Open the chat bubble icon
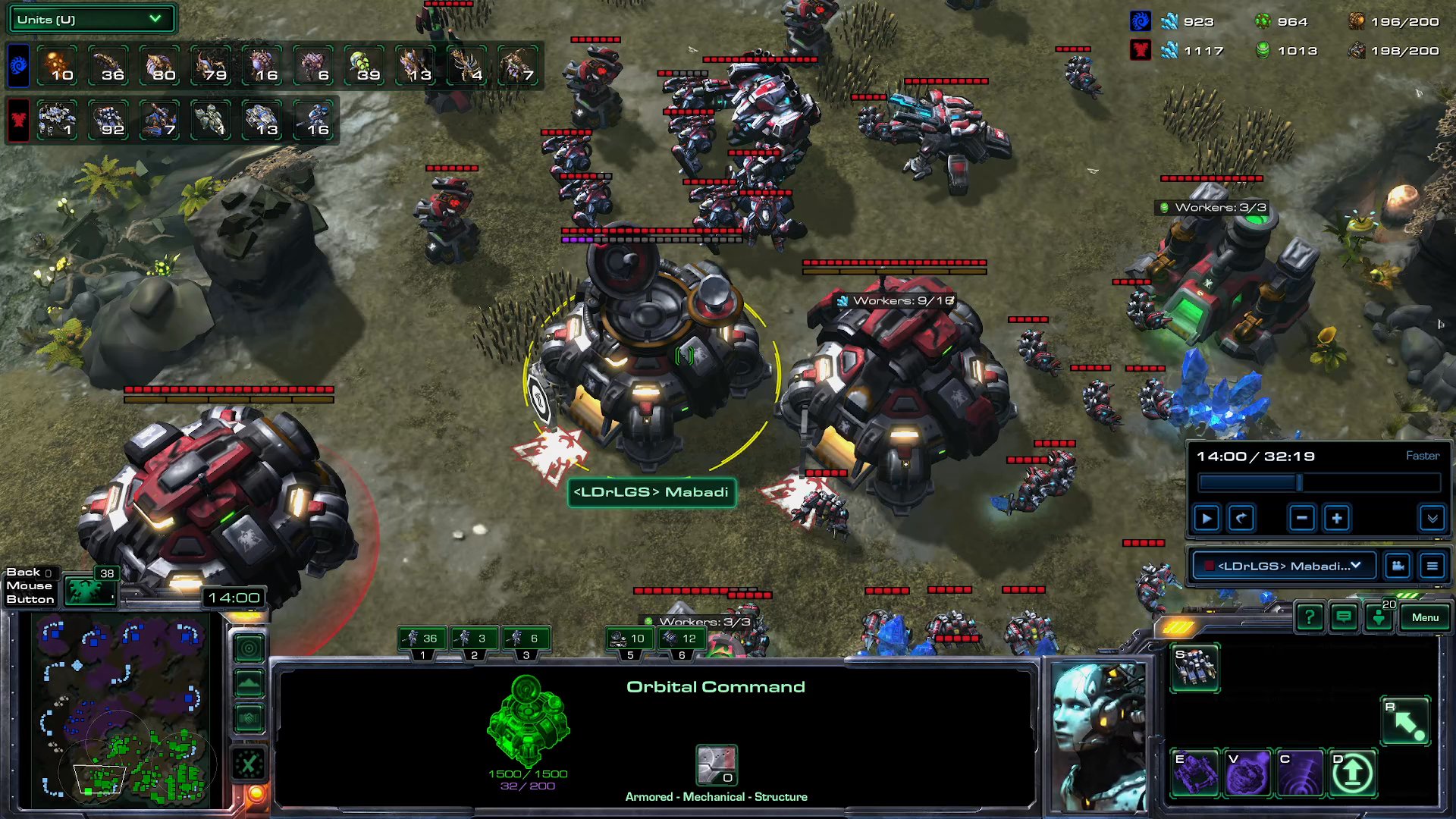 1343,617
